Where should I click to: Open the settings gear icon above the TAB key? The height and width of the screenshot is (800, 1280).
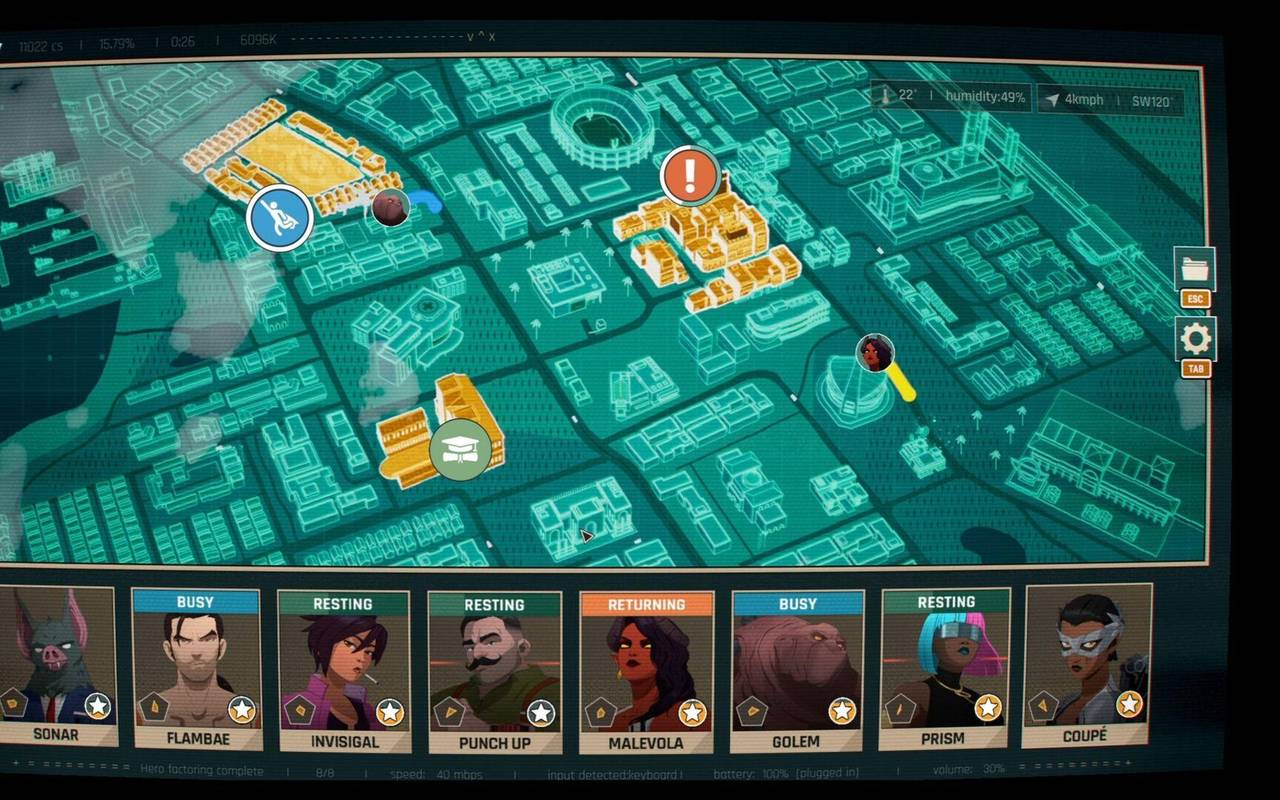click(x=1196, y=338)
